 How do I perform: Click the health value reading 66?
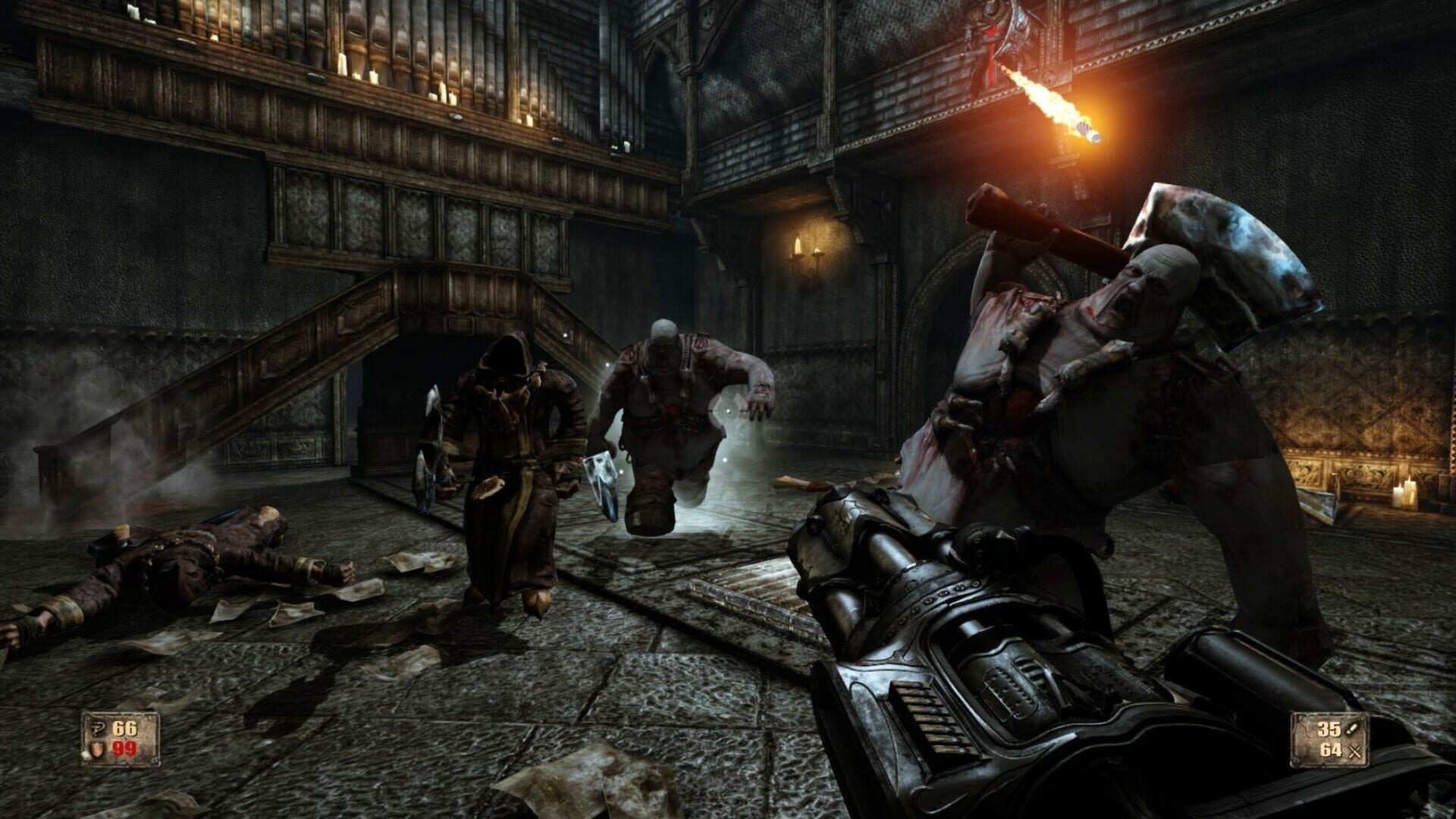[x=125, y=728]
